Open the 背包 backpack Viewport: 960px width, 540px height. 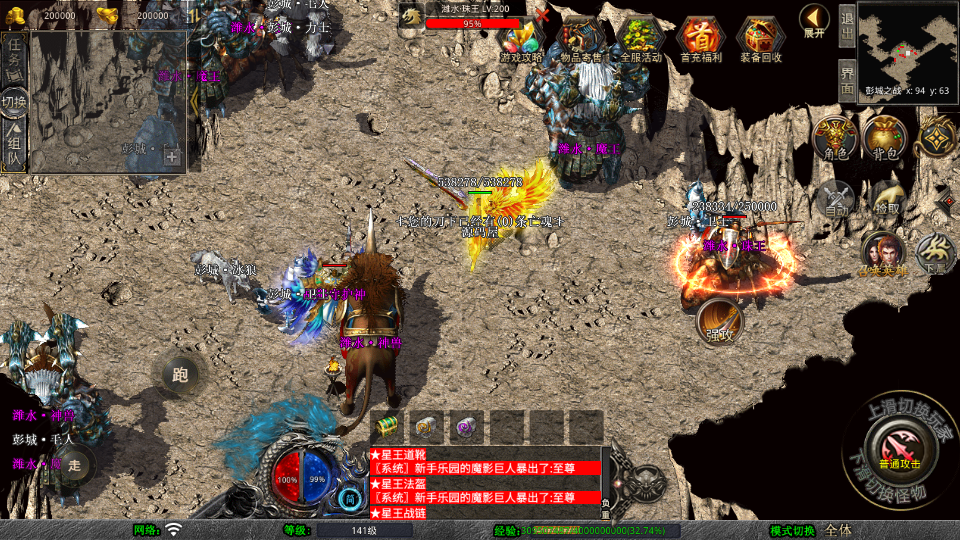click(885, 140)
